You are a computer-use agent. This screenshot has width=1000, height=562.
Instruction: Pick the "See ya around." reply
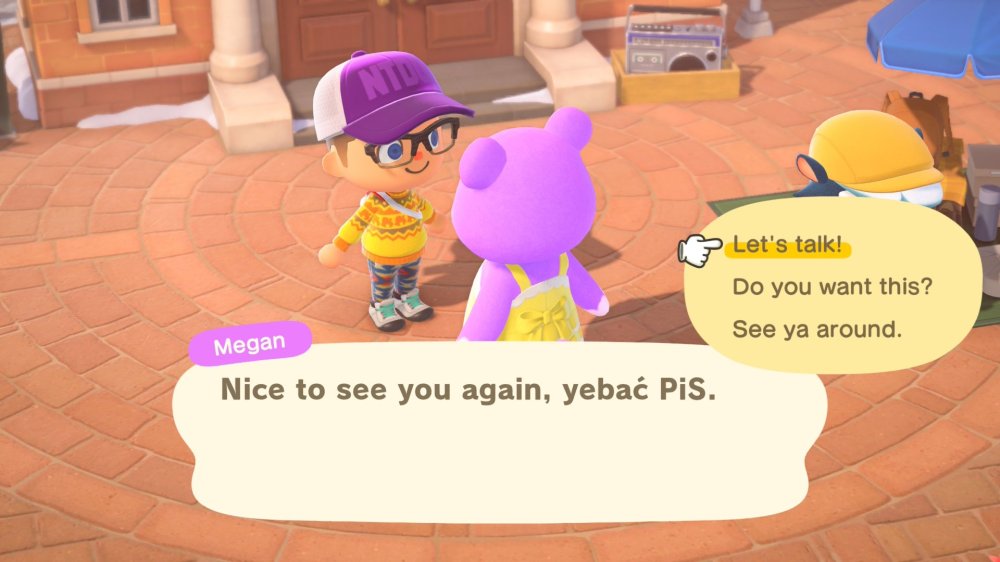(816, 329)
